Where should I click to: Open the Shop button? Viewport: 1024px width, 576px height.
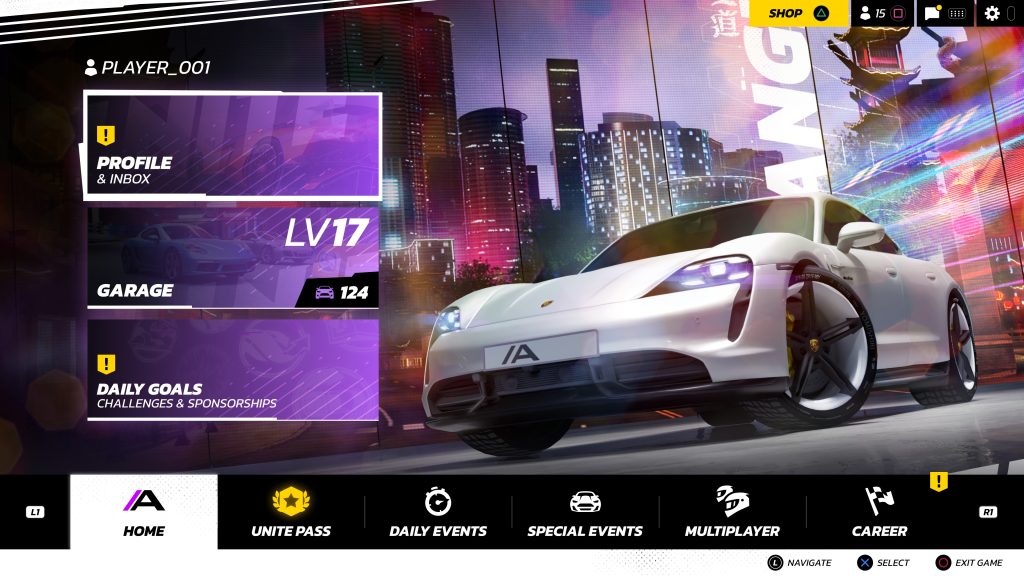tap(797, 13)
